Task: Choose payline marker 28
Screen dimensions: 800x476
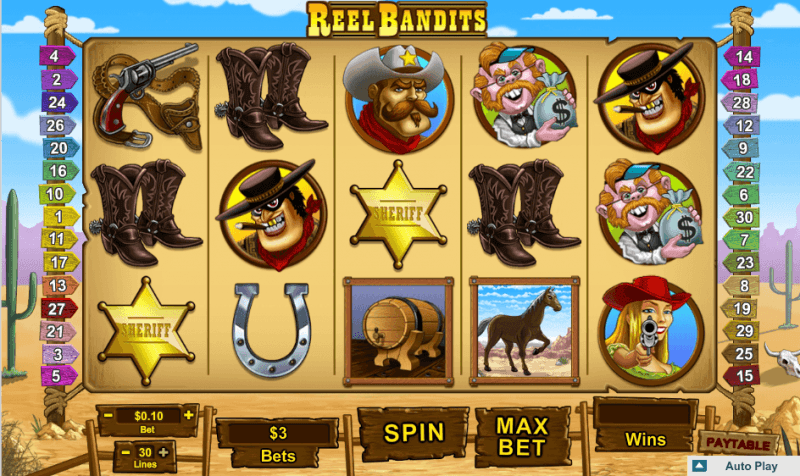Action: tap(743, 103)
